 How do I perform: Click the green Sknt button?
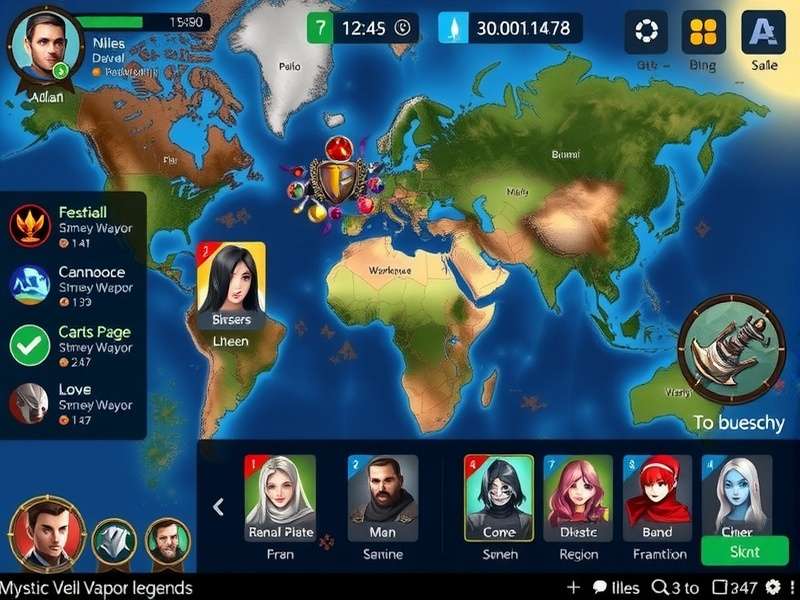coord(744,551)
